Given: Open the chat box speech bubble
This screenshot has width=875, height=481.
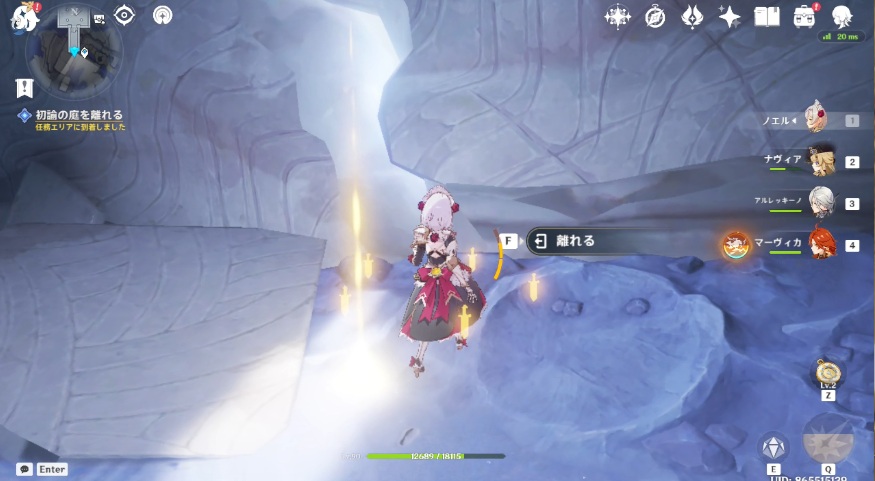Looking at the screenshot, I should coord(24,469).
